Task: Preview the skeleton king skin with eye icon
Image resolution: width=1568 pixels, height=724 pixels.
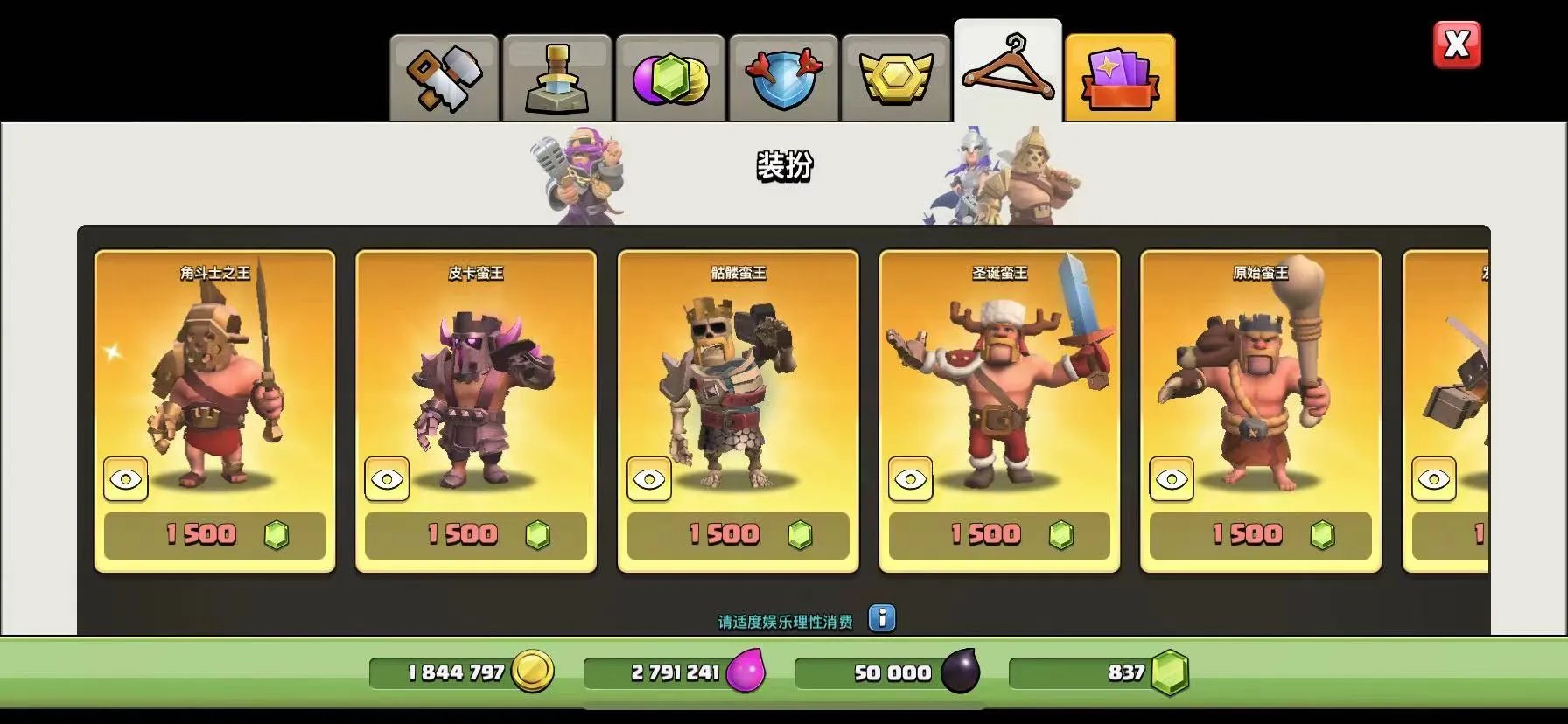Action: click(649, 479)
